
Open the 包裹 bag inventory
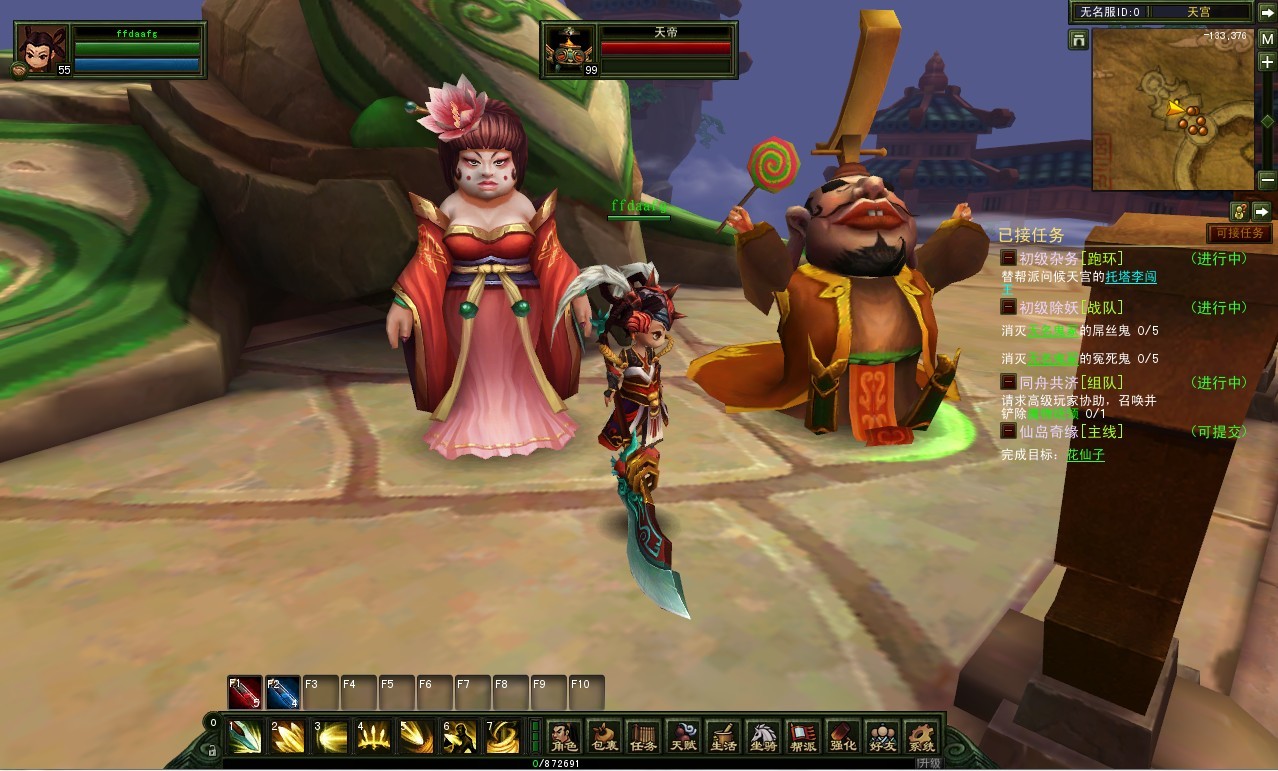coord(604,738)
